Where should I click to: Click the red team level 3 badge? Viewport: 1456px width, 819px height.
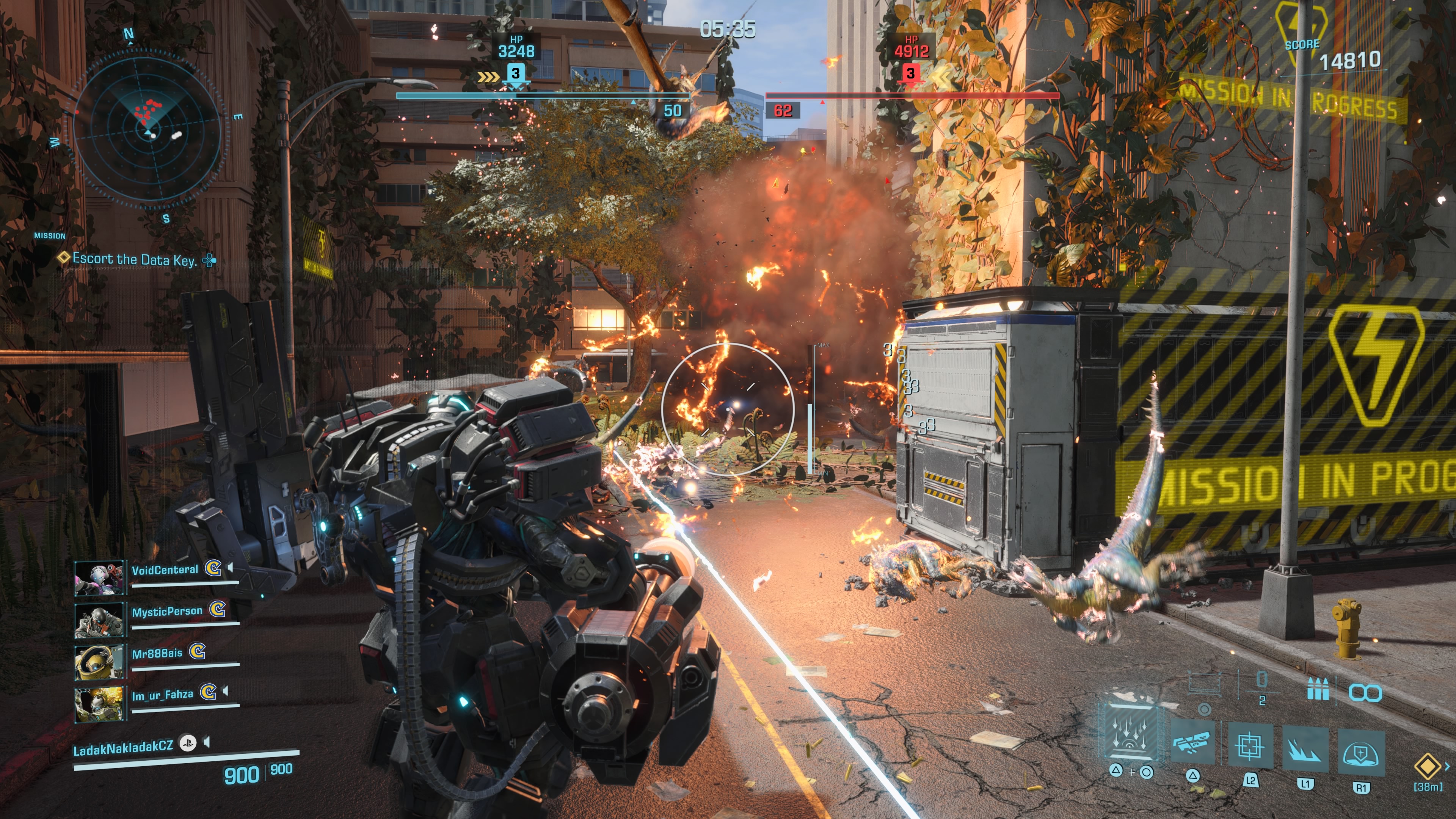coord(910,74)
